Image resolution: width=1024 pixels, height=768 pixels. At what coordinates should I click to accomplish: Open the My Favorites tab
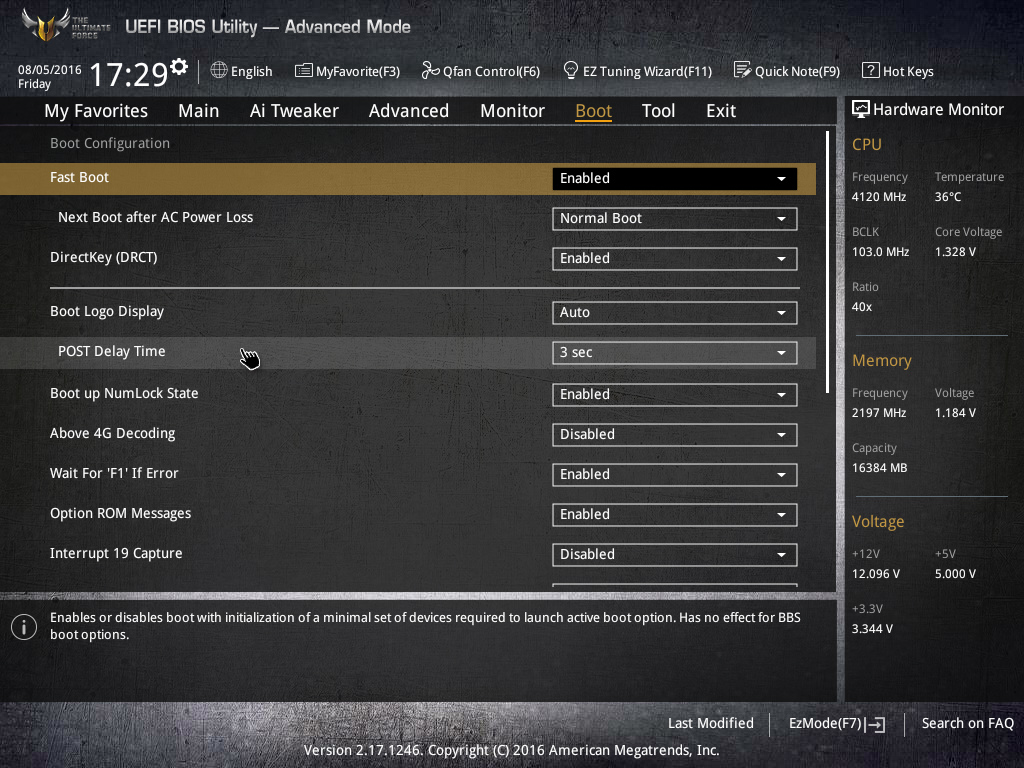[x=96, y=111]
